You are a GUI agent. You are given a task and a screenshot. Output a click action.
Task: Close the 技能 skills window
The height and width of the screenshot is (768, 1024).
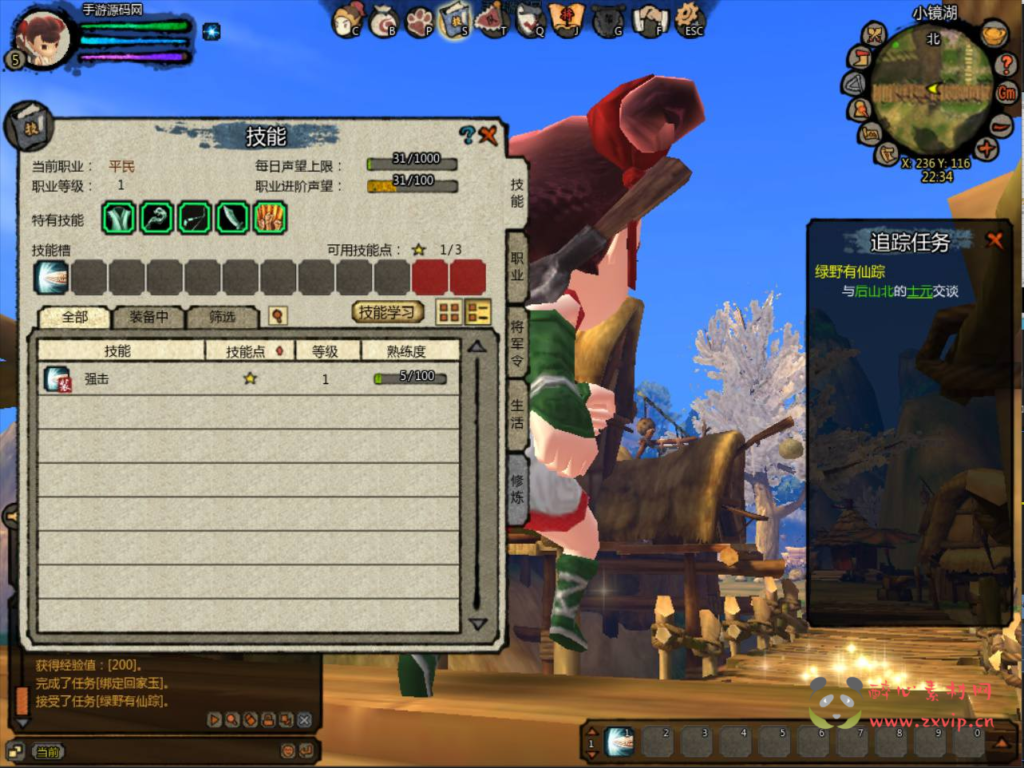point(489,135)
